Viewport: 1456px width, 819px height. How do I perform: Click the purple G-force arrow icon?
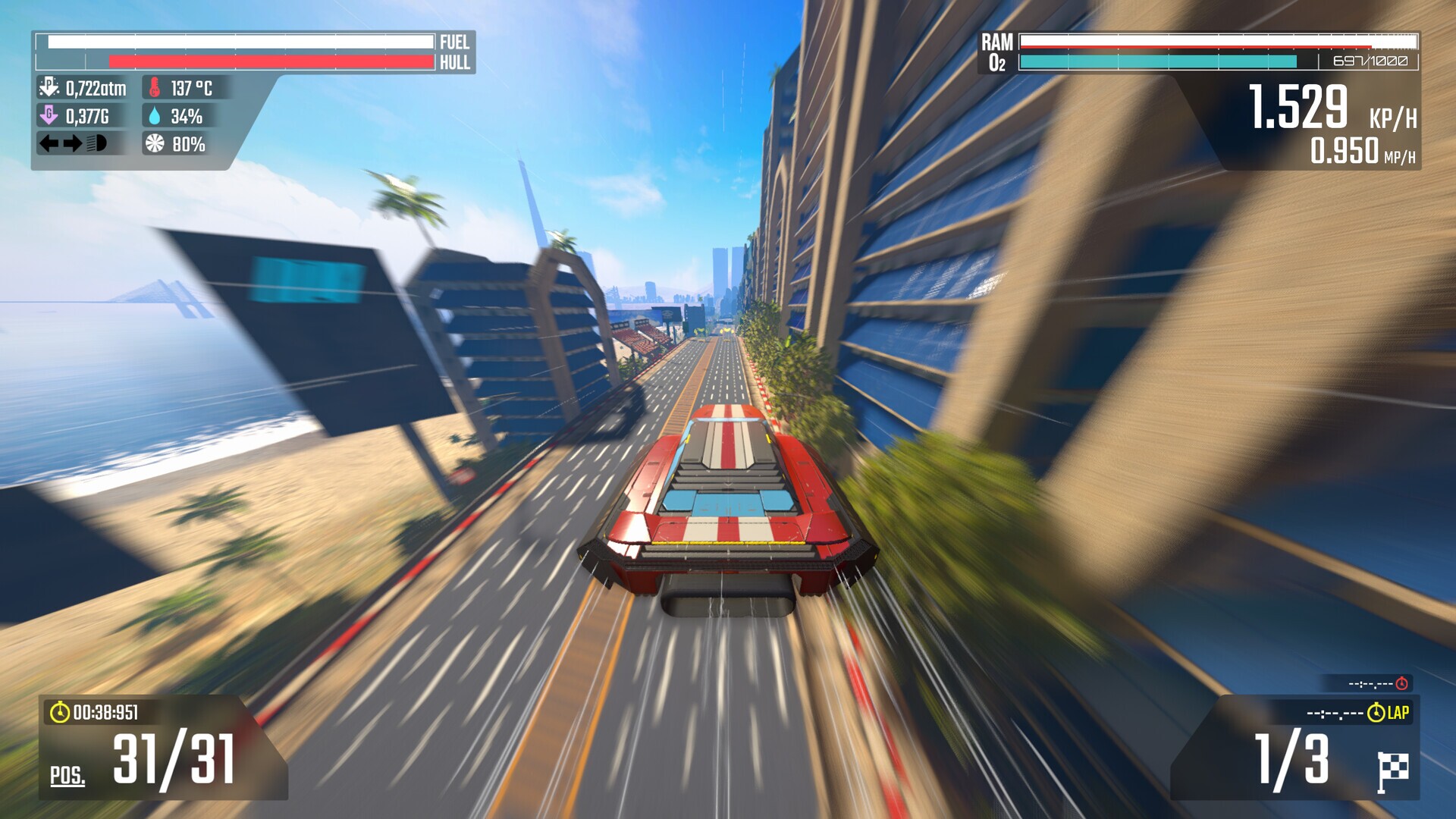pos(48,116)
